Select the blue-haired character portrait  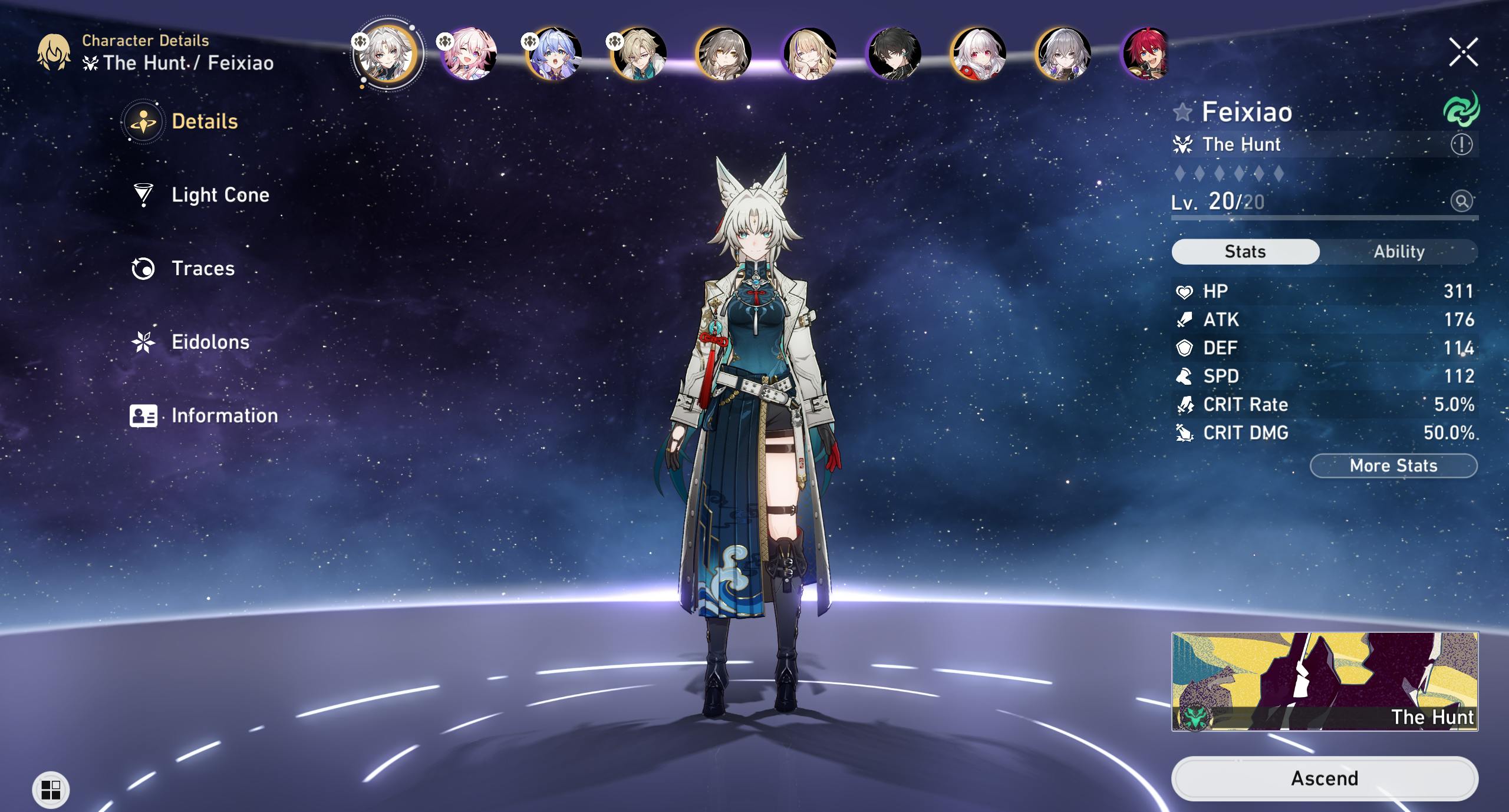[554, 54]
